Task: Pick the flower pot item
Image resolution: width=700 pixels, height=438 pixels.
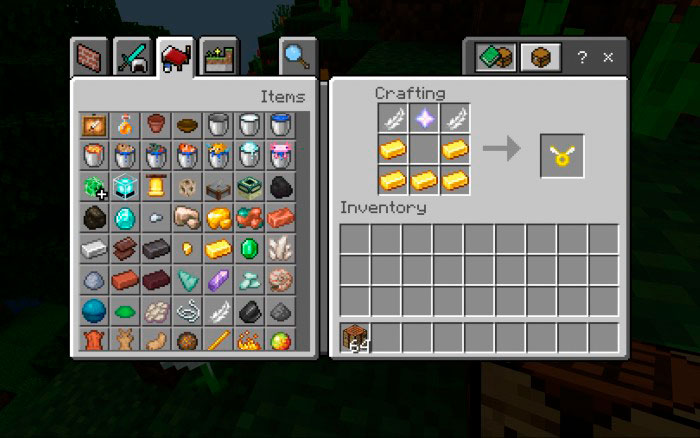Action: [x=156, y=124]
